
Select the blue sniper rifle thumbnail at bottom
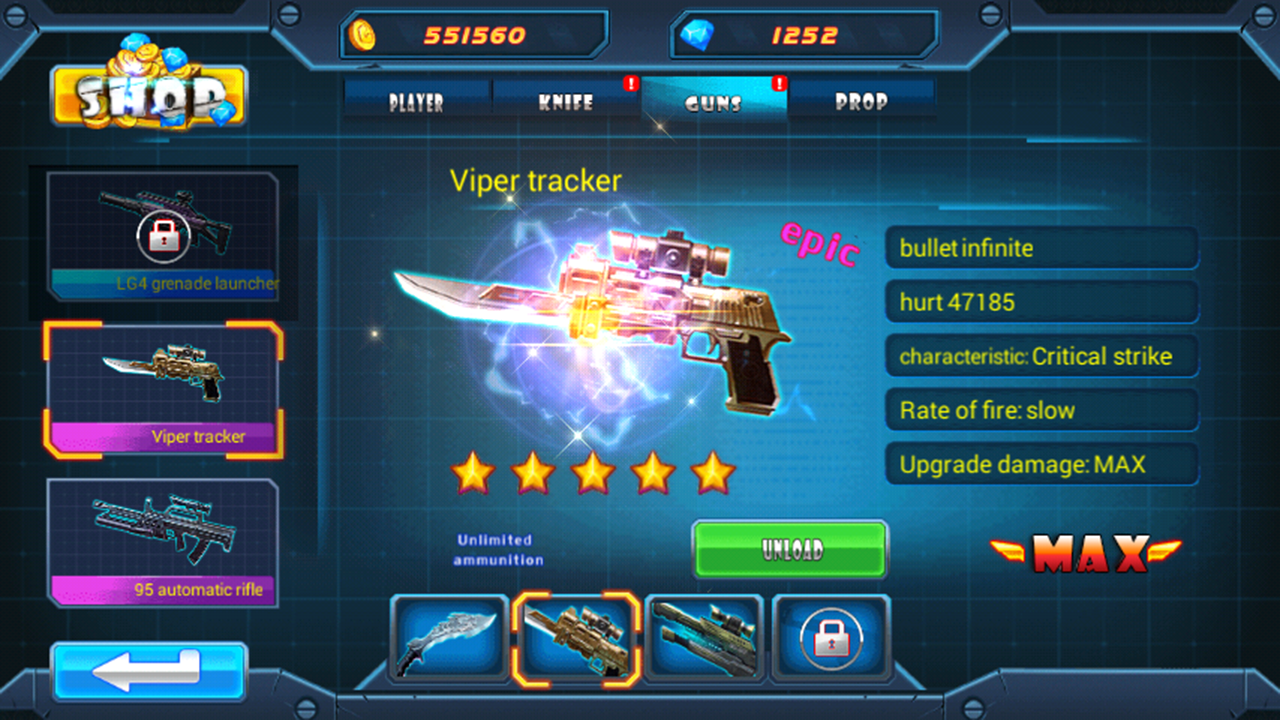(704, 638)
